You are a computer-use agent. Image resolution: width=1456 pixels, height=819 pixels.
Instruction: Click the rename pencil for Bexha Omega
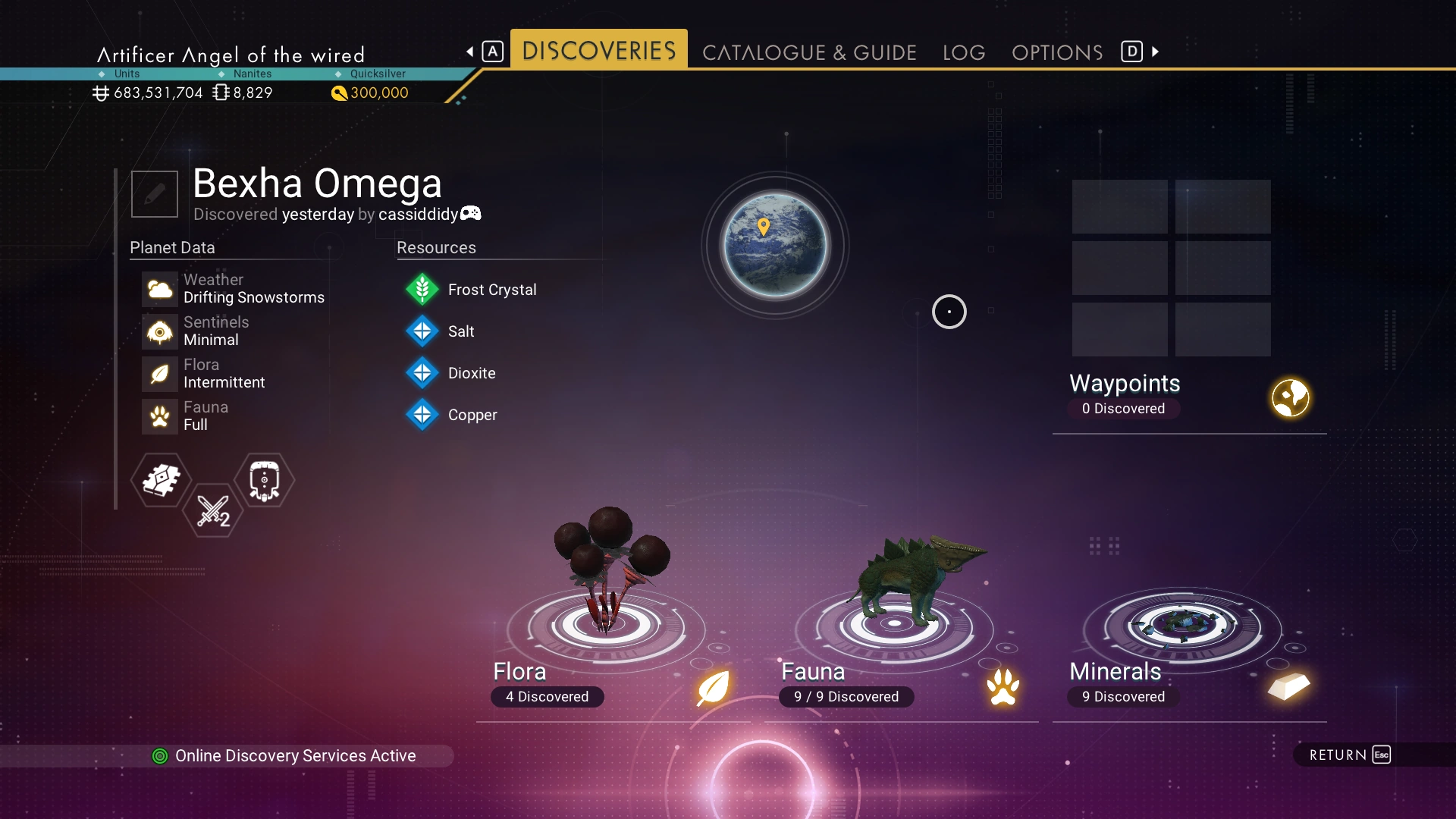pyautogui.click(x=155, y=194)
